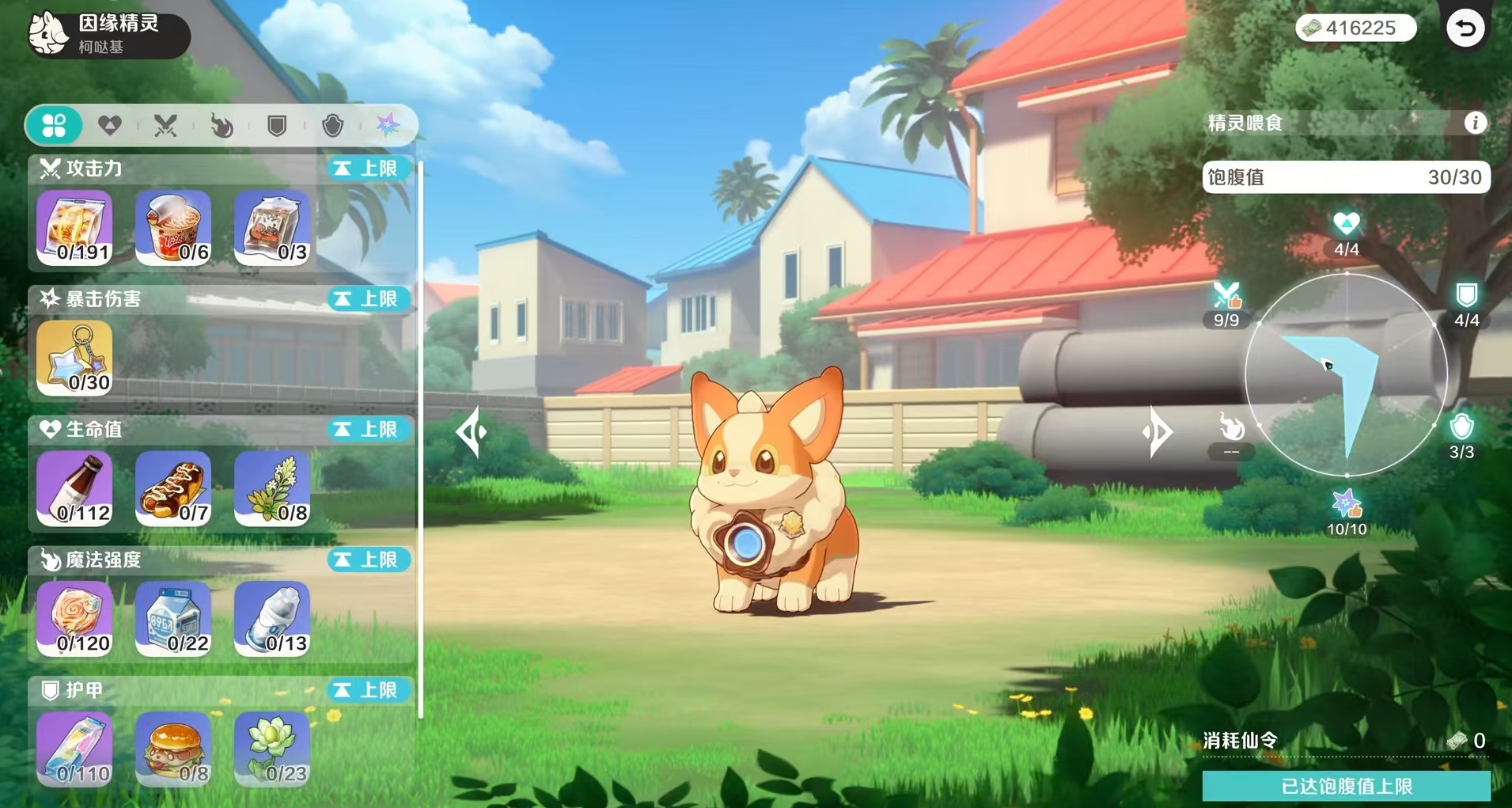This screenshot has height=808, width=1512.
Task: Select the cup noodle food item
Action: [173, 227]
